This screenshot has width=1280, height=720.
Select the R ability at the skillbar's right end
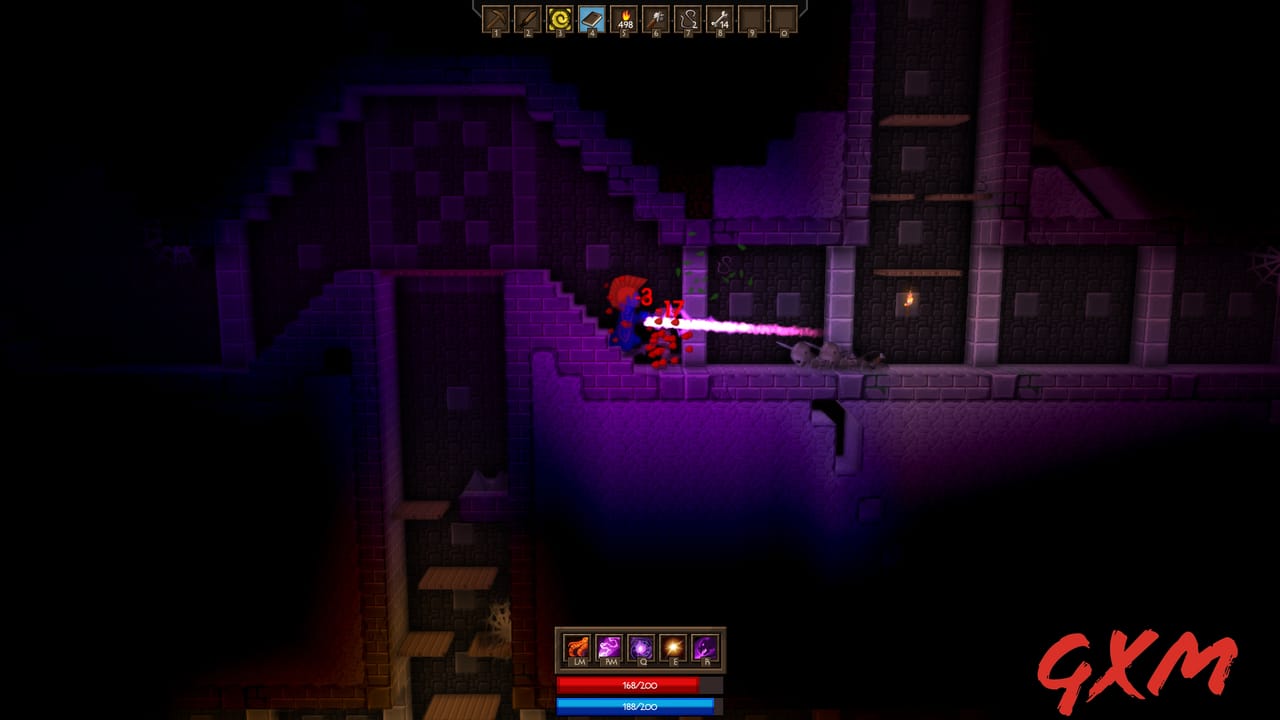click(702, 648)
